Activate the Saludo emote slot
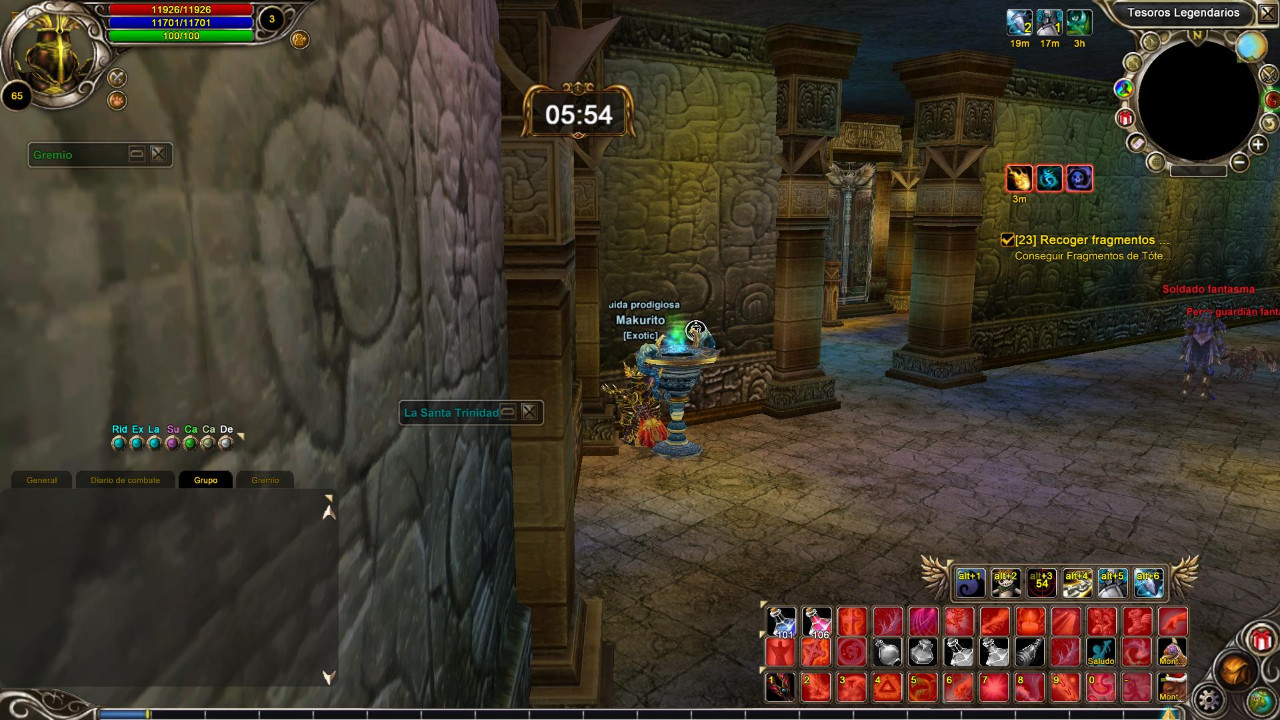 [x=1101, y=653]
